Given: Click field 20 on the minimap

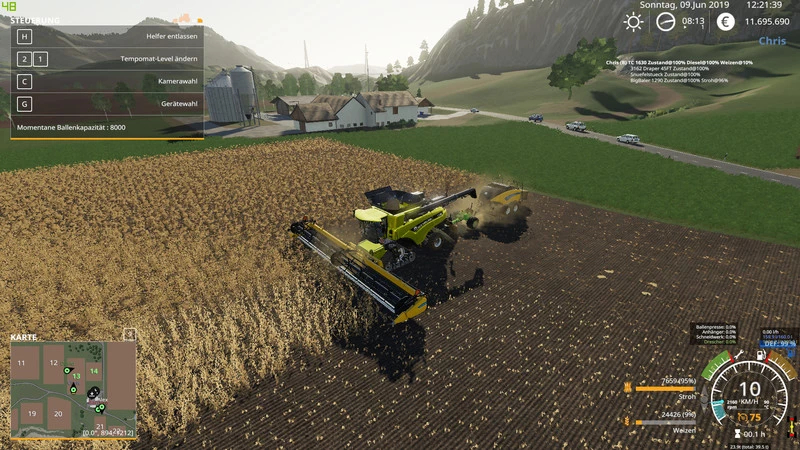Looking at the screenshot, I should 58,413.
